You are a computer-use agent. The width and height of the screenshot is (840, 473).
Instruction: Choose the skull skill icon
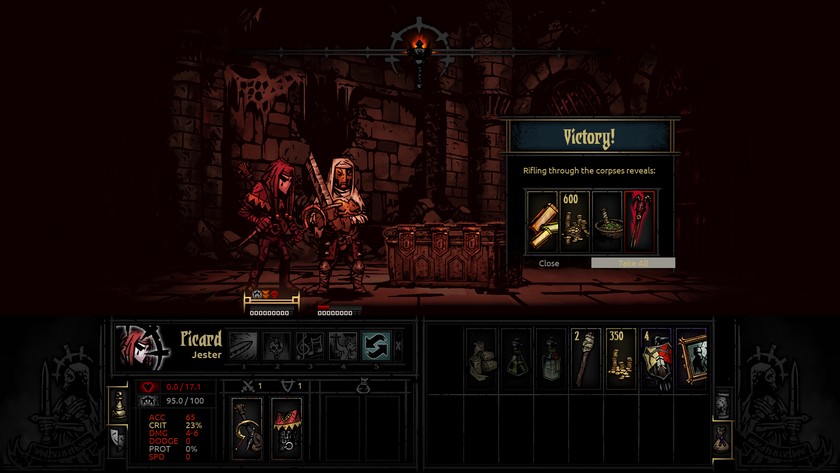[x=277, y=345]
